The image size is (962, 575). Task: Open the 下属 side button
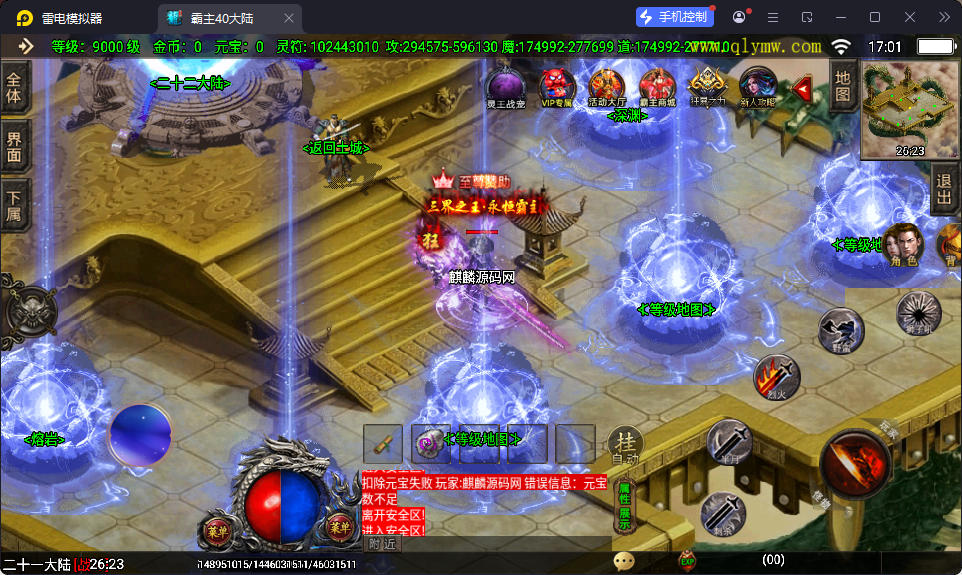pyautogui.click(x=14, y=207)
